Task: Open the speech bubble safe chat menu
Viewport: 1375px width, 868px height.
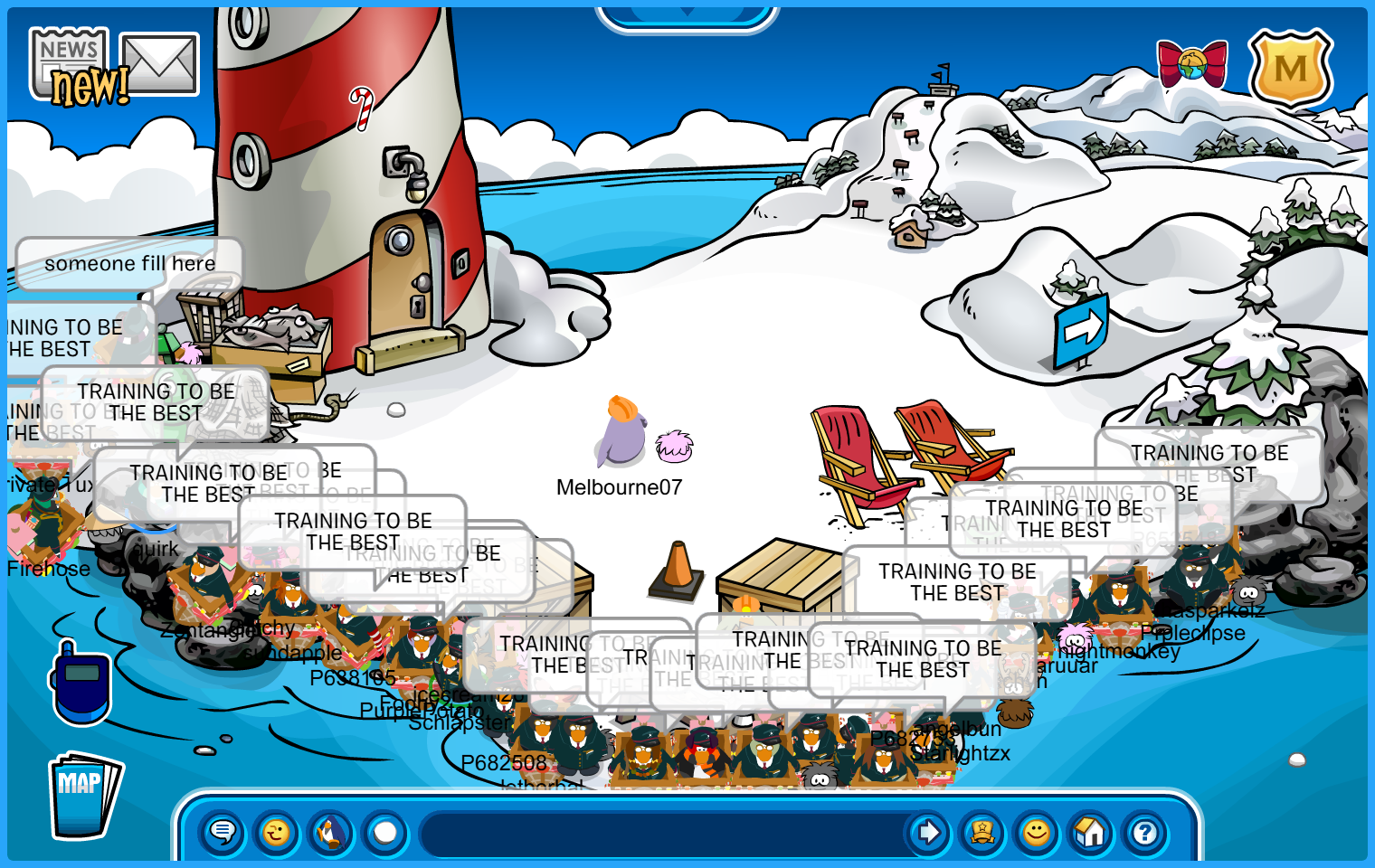Action: [223, 832]
